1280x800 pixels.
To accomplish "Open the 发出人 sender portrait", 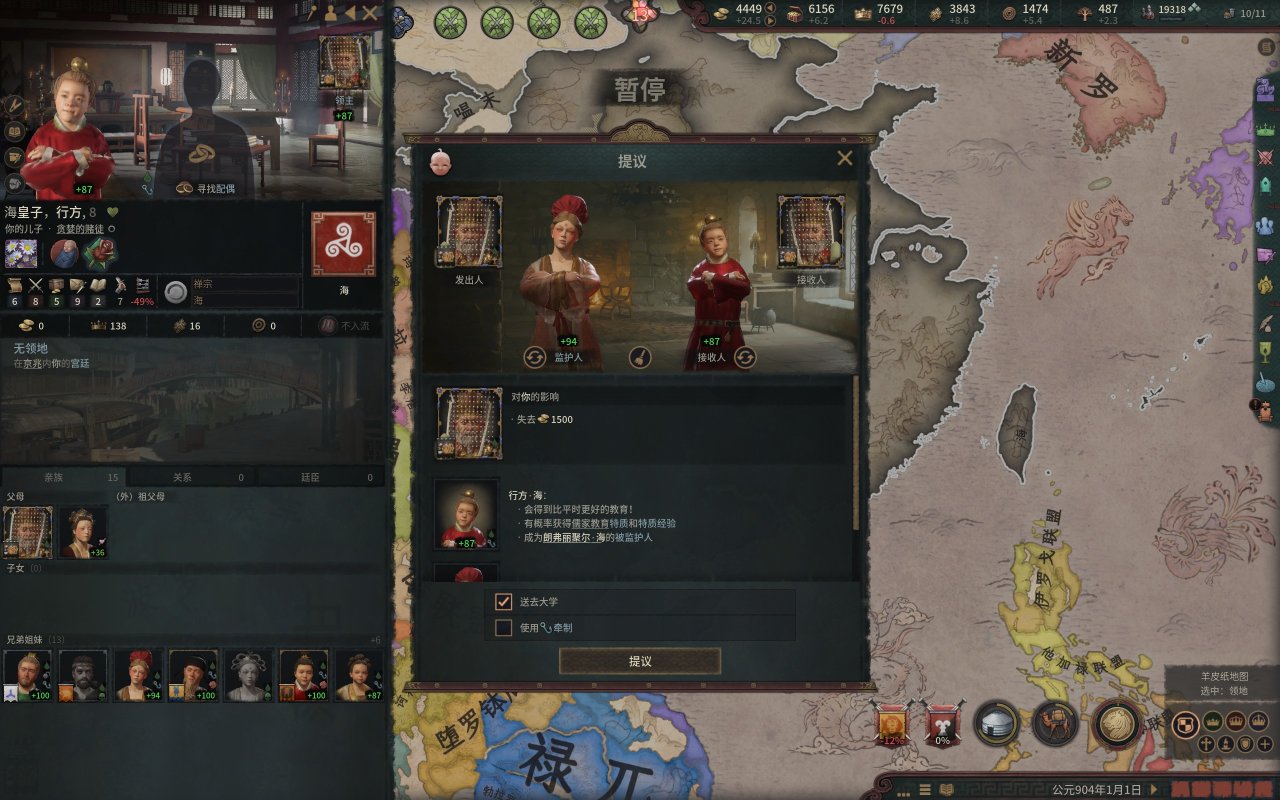I will pos(469,232).
